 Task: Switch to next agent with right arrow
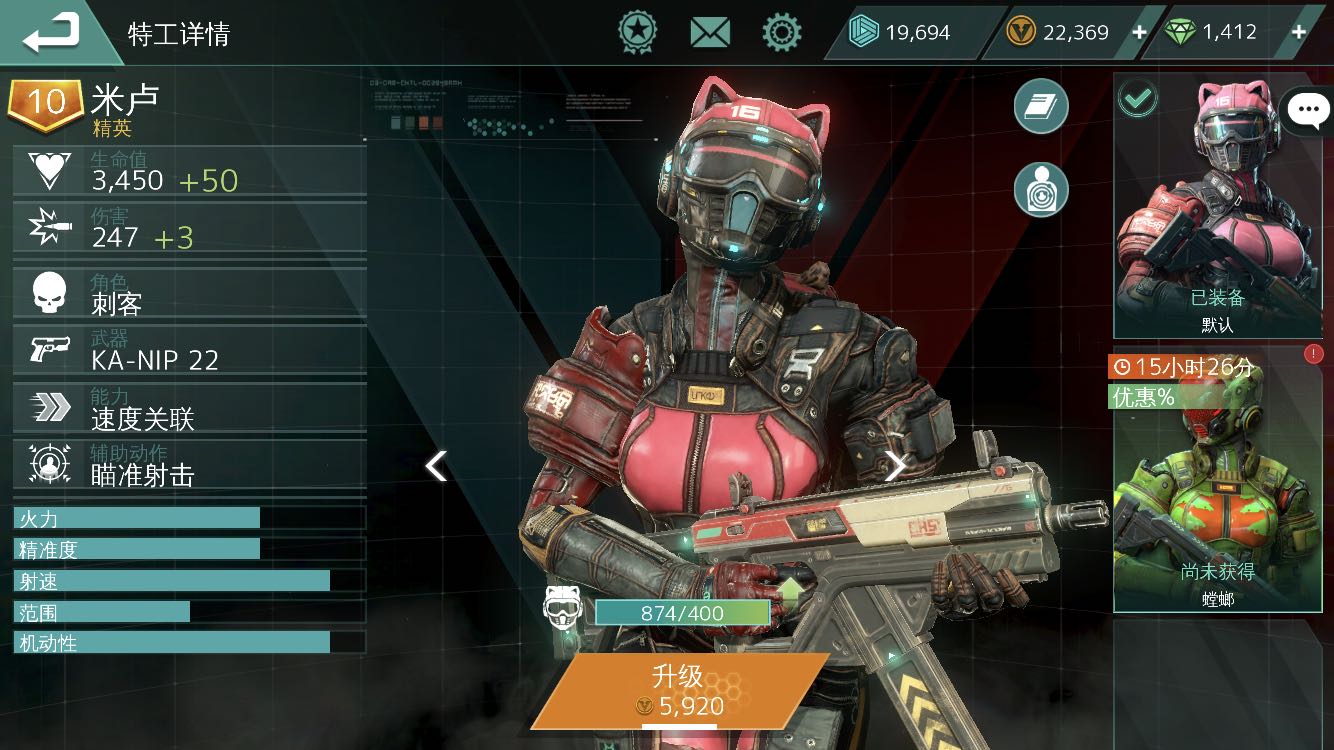pyautogui.click(x=895, y=466)
